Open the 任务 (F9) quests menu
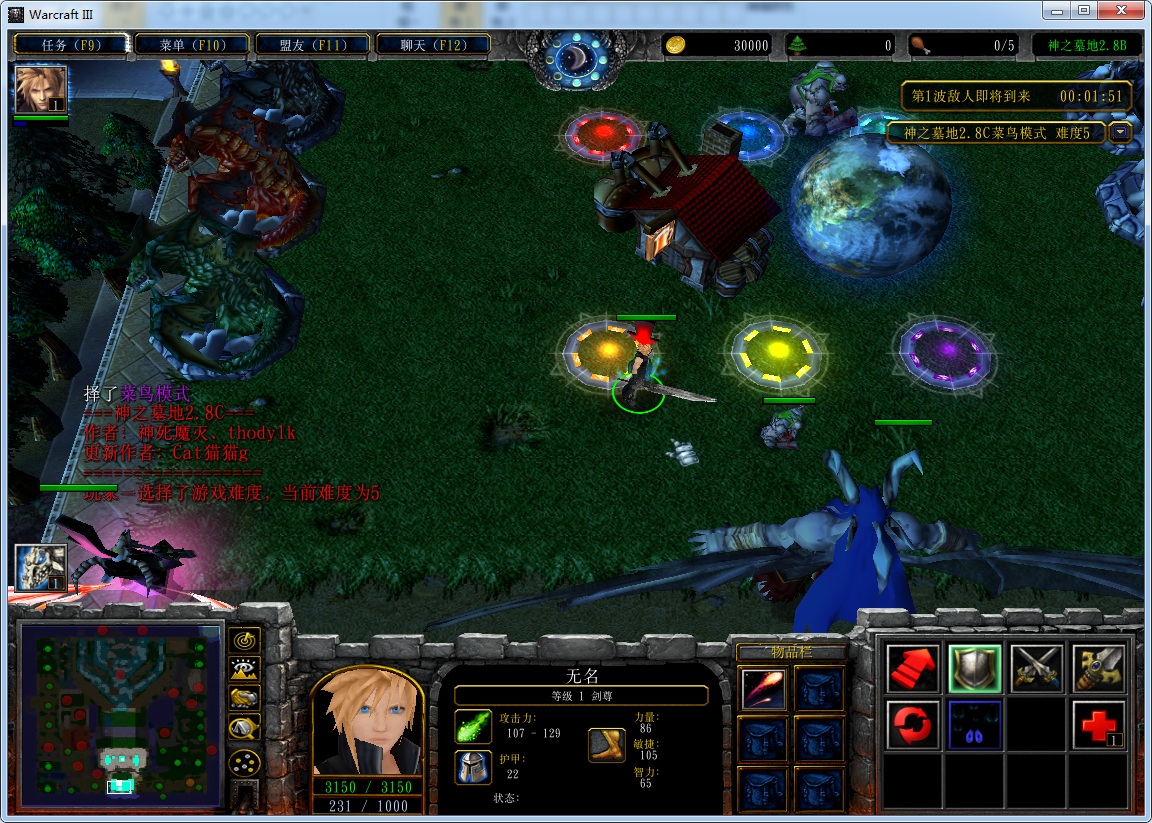 70,45
